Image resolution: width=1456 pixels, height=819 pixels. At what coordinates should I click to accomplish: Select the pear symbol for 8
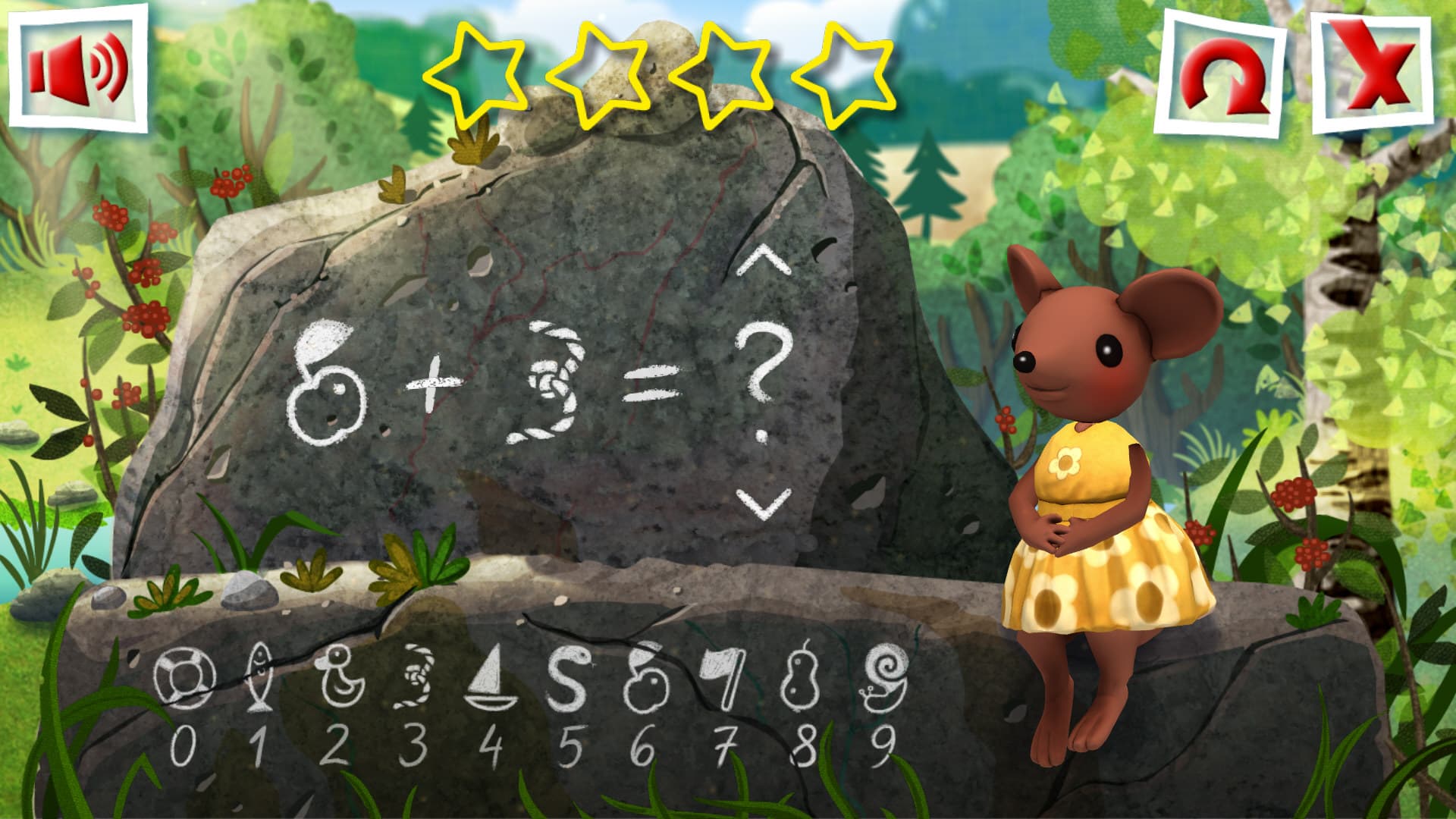pyautogui.click(x=802, y=677)
